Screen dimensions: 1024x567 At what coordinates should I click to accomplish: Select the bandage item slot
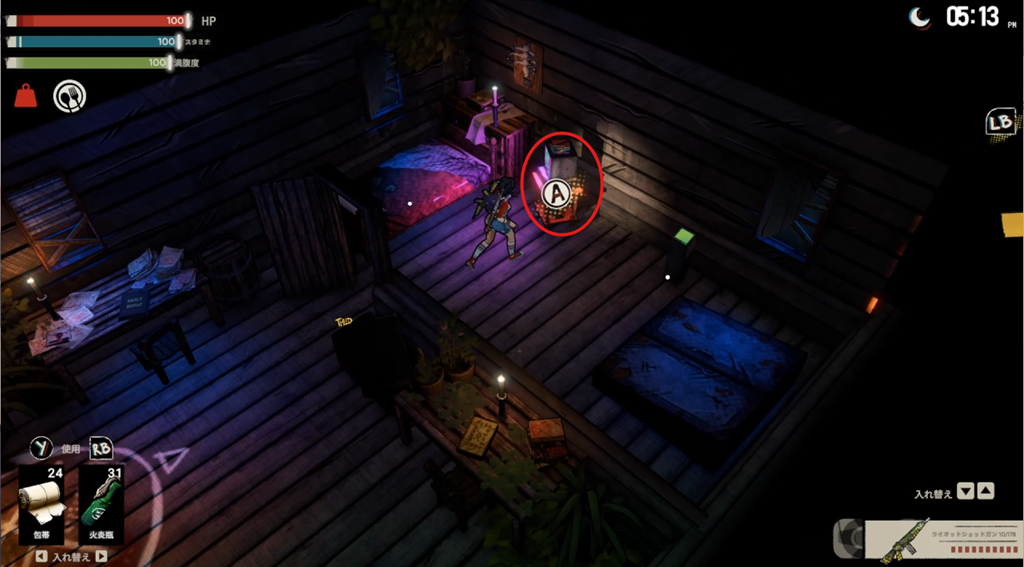click(x=42, y=504)
